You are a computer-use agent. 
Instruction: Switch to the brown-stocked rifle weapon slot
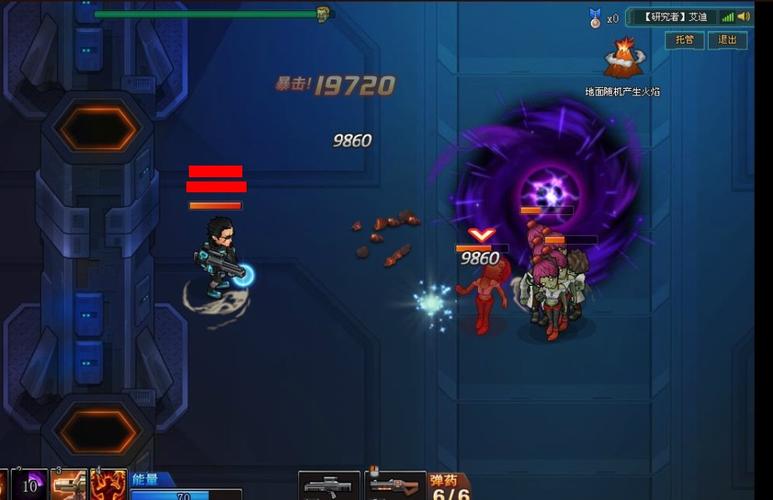pos(395,486)
